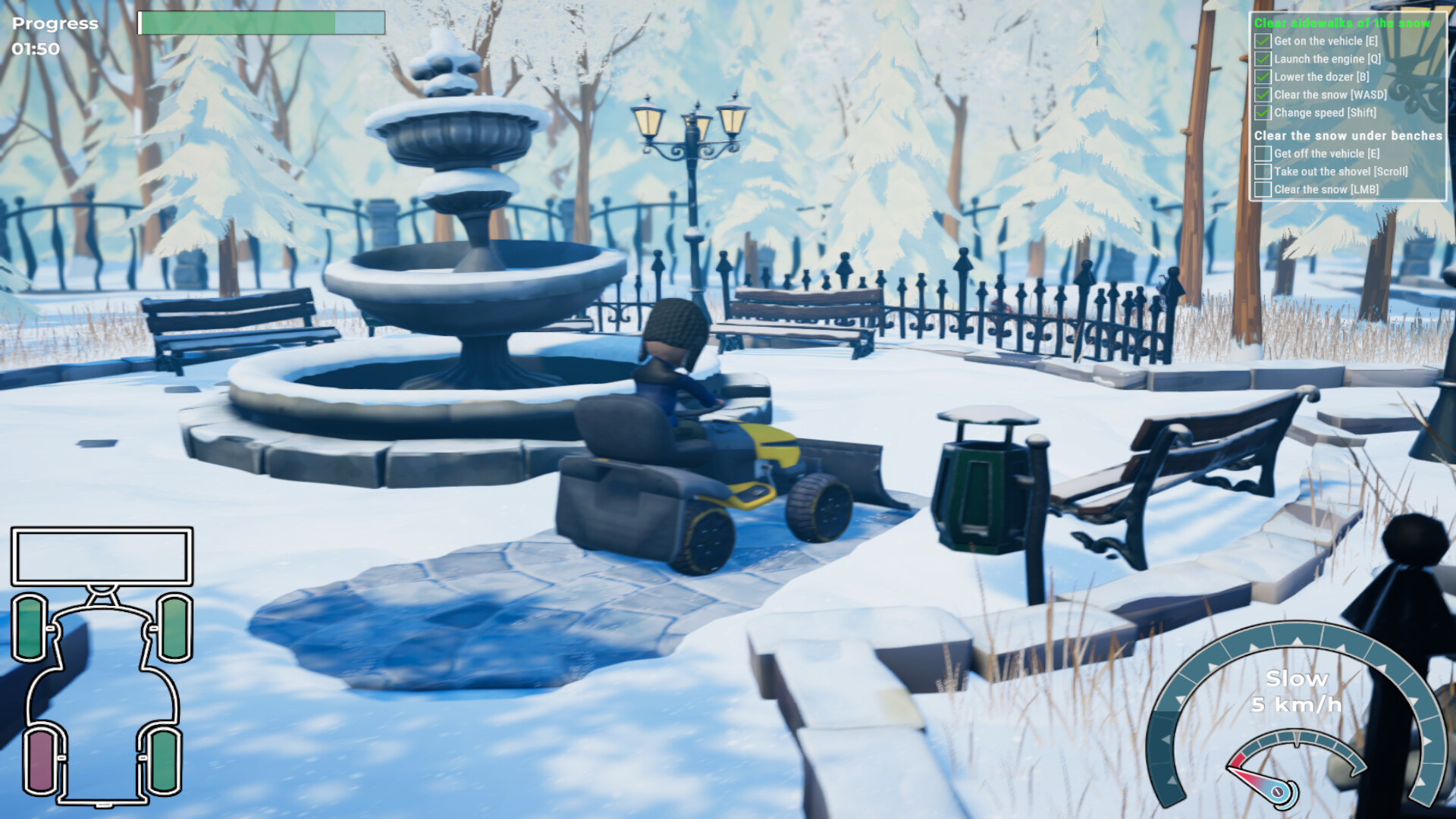
Task: Click the Slow 5 km/h speed label
Action: 1295,690
